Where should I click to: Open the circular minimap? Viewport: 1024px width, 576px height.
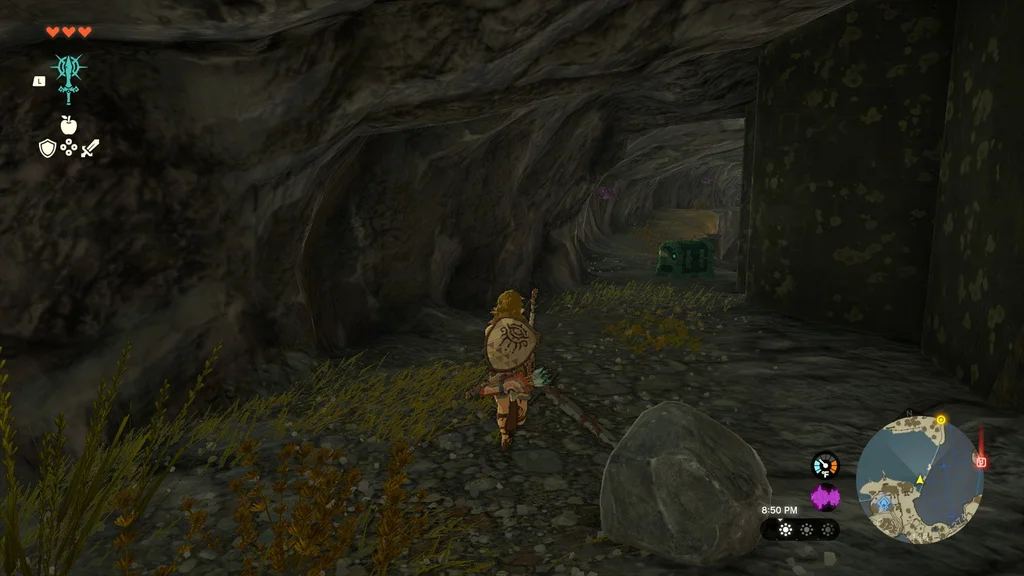tap(920, 478)
